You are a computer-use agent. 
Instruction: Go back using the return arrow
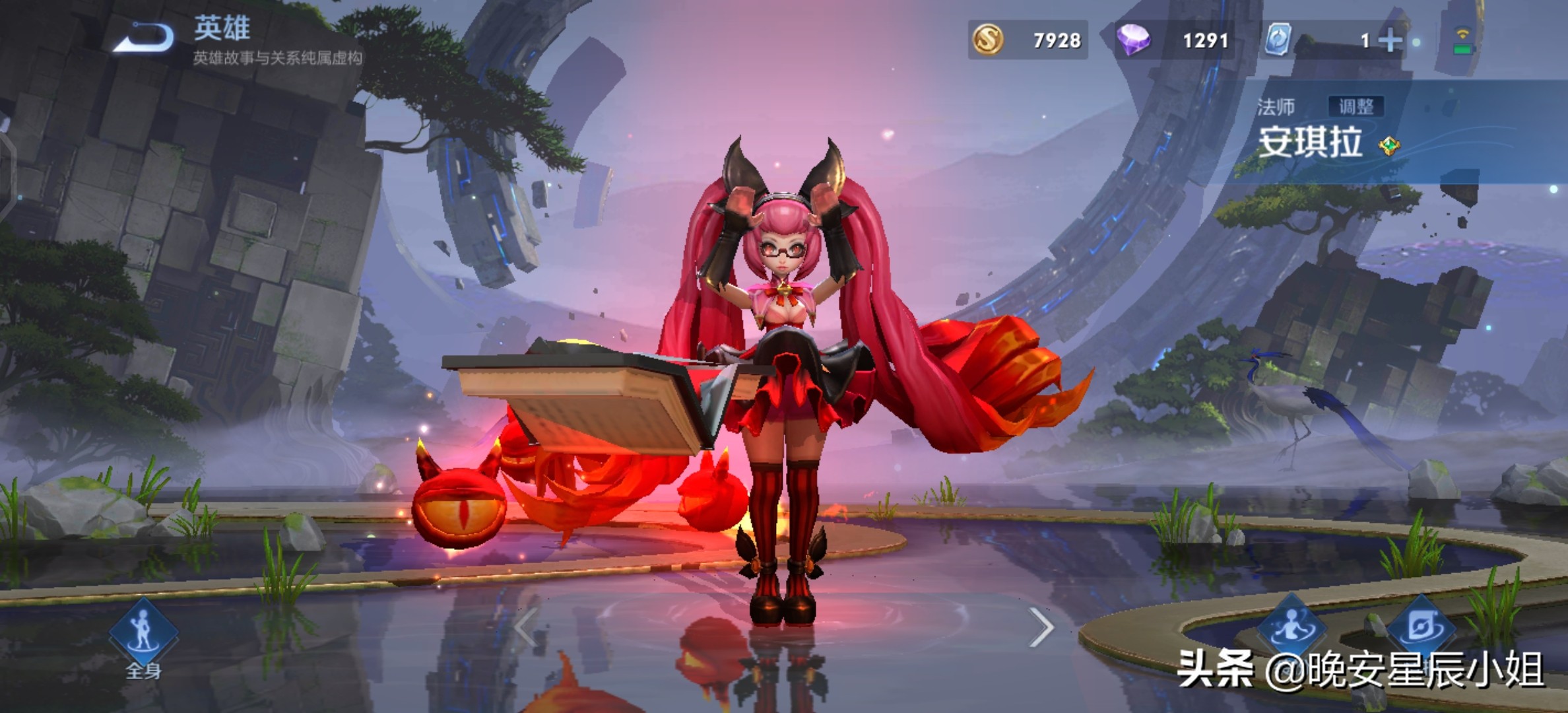(x=144, y=37)
